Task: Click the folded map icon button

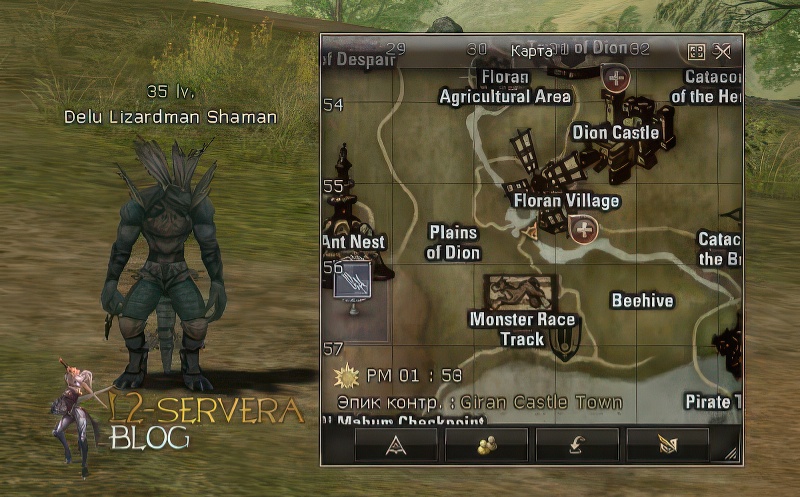Action: tap(667, 444)
